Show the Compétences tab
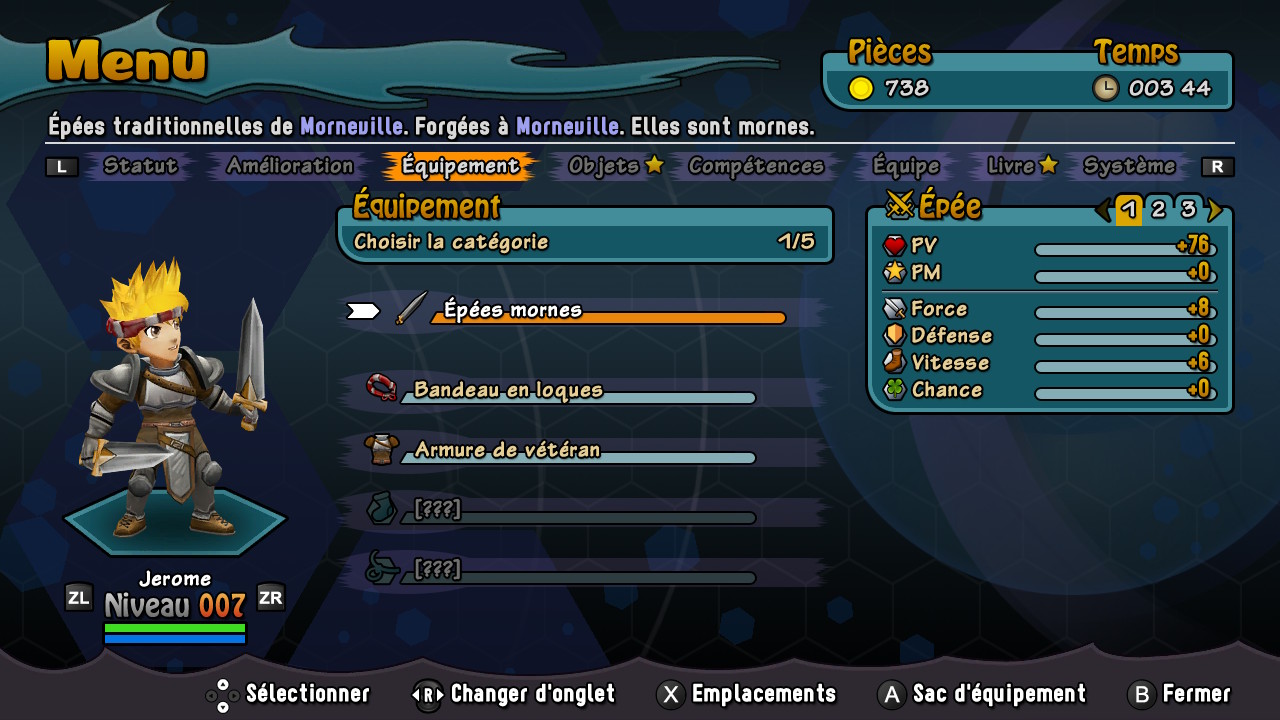The image size is (1280, 720). click(x=756, y=166)
